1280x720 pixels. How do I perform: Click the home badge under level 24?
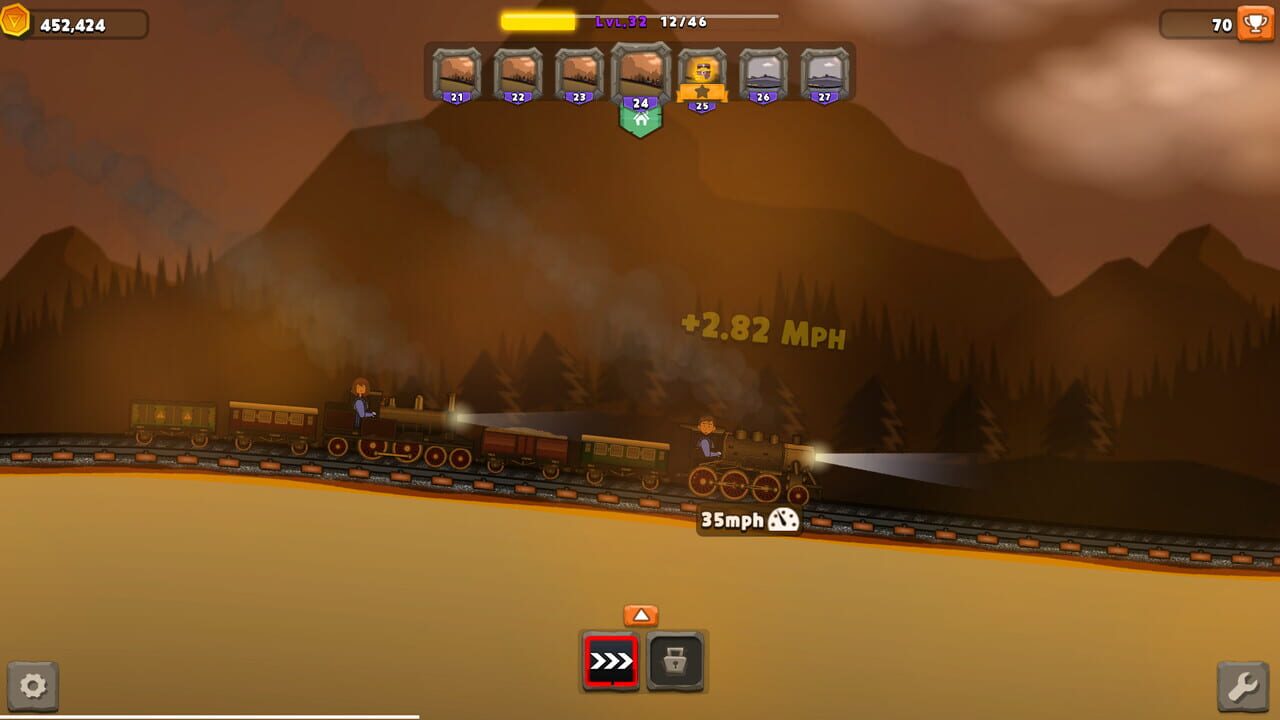click(639, 120)
